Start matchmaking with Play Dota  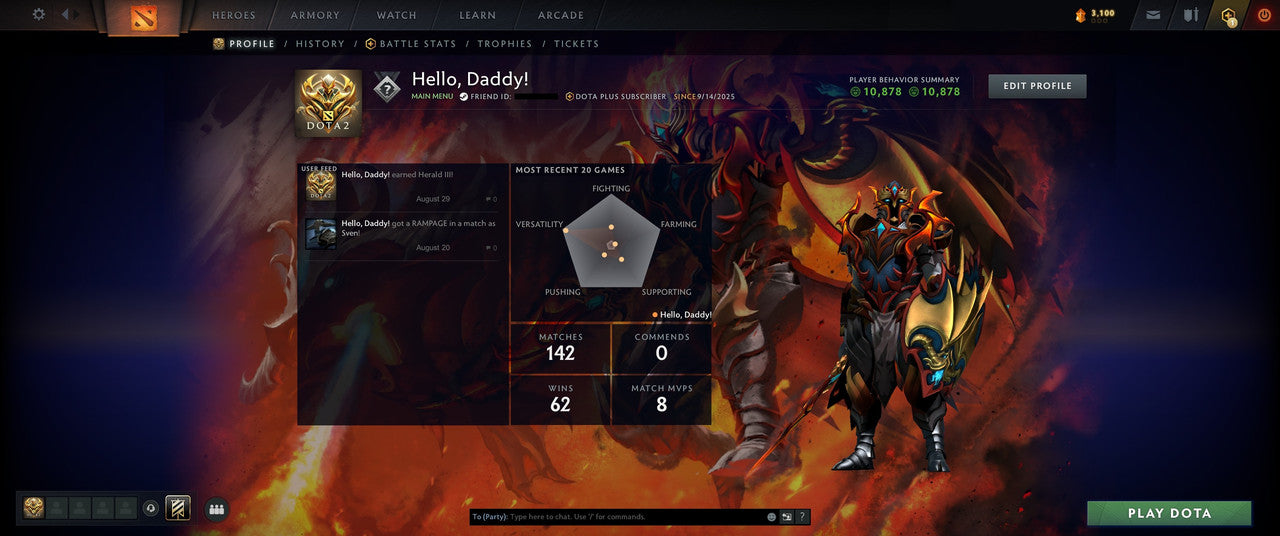[x=1169, y=513]
